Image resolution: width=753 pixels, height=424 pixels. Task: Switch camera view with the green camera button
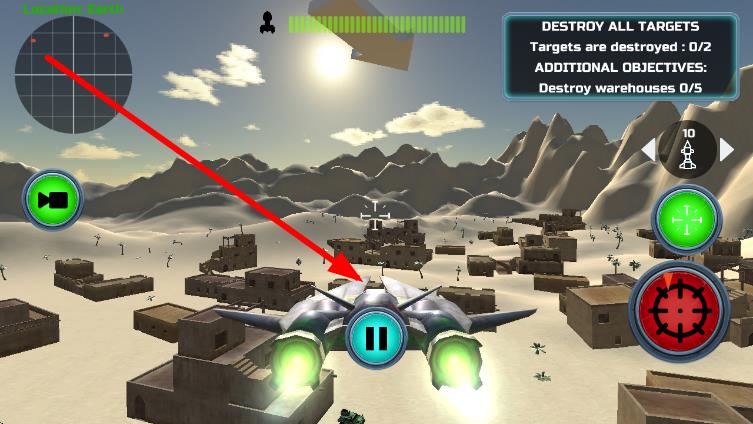tap(52, 200)
